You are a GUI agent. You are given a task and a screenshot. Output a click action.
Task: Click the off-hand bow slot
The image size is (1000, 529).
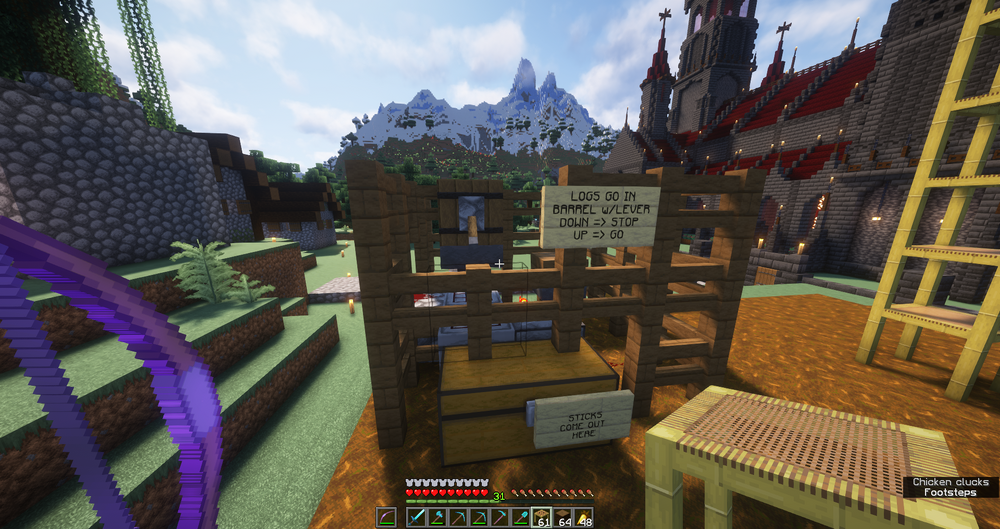coord(386,517)
